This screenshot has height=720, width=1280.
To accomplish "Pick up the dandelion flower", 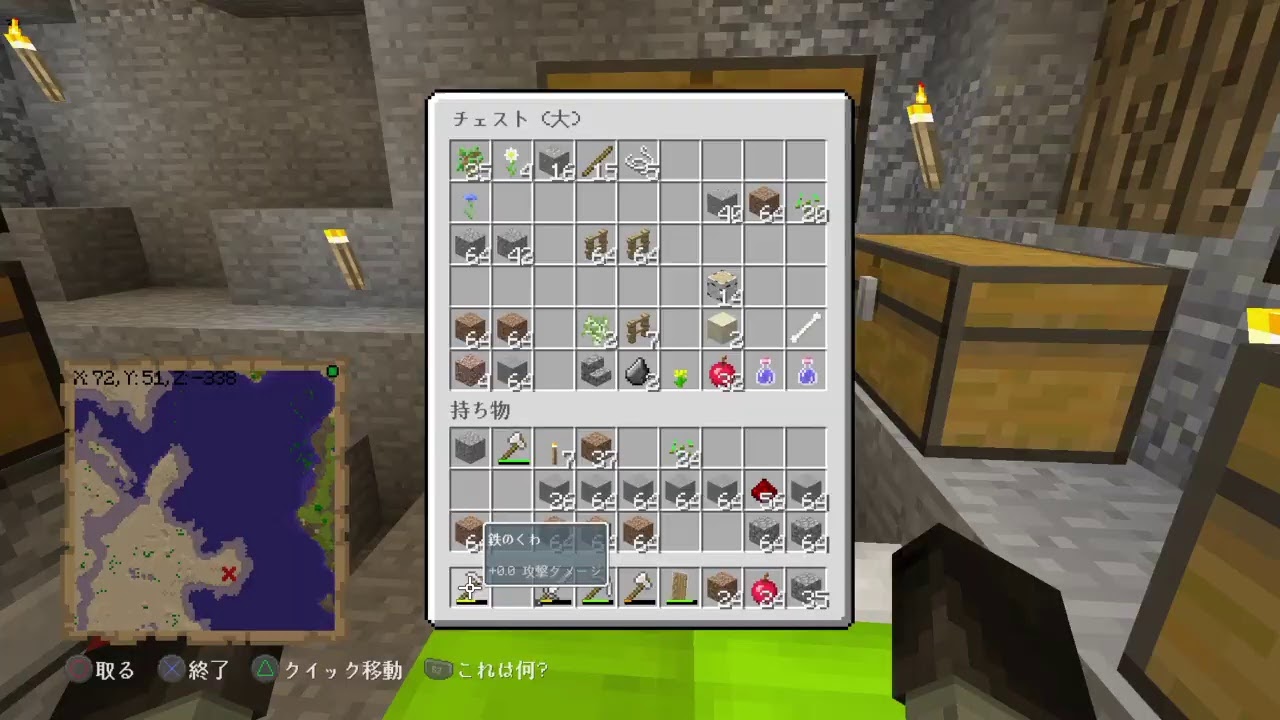I will (680, 372).
